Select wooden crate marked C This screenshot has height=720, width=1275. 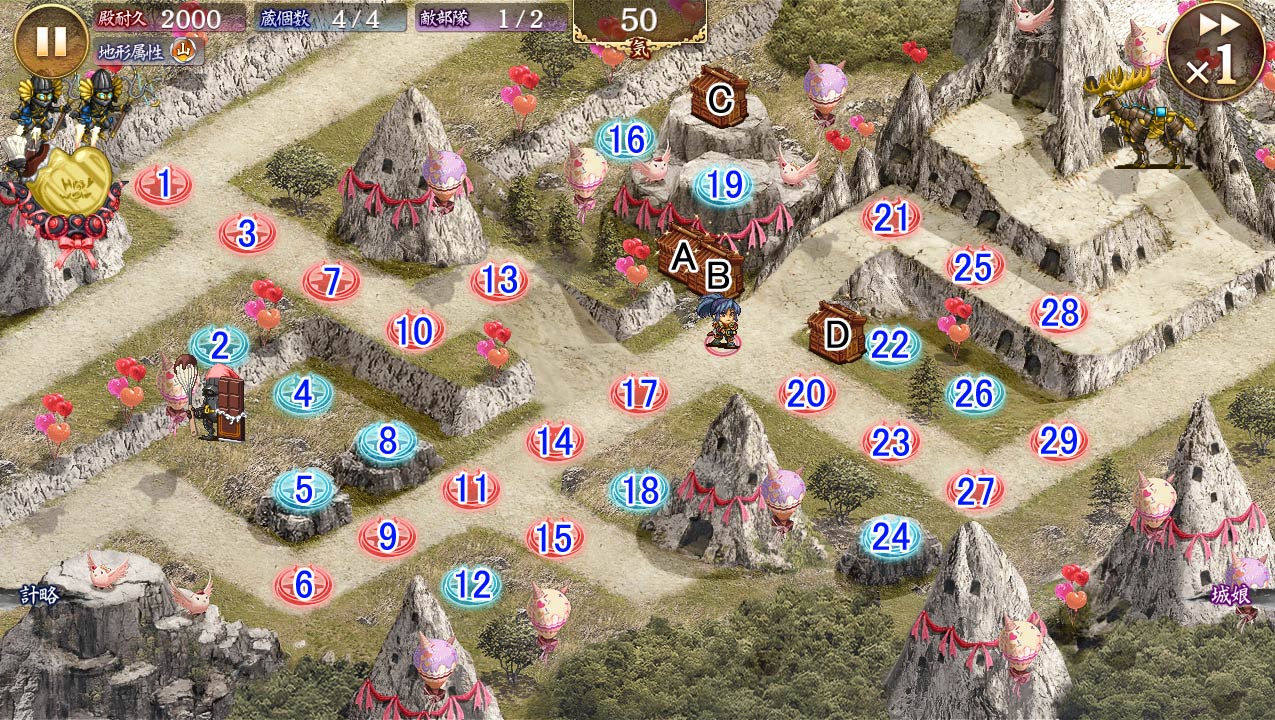click(x=719, y=98)
